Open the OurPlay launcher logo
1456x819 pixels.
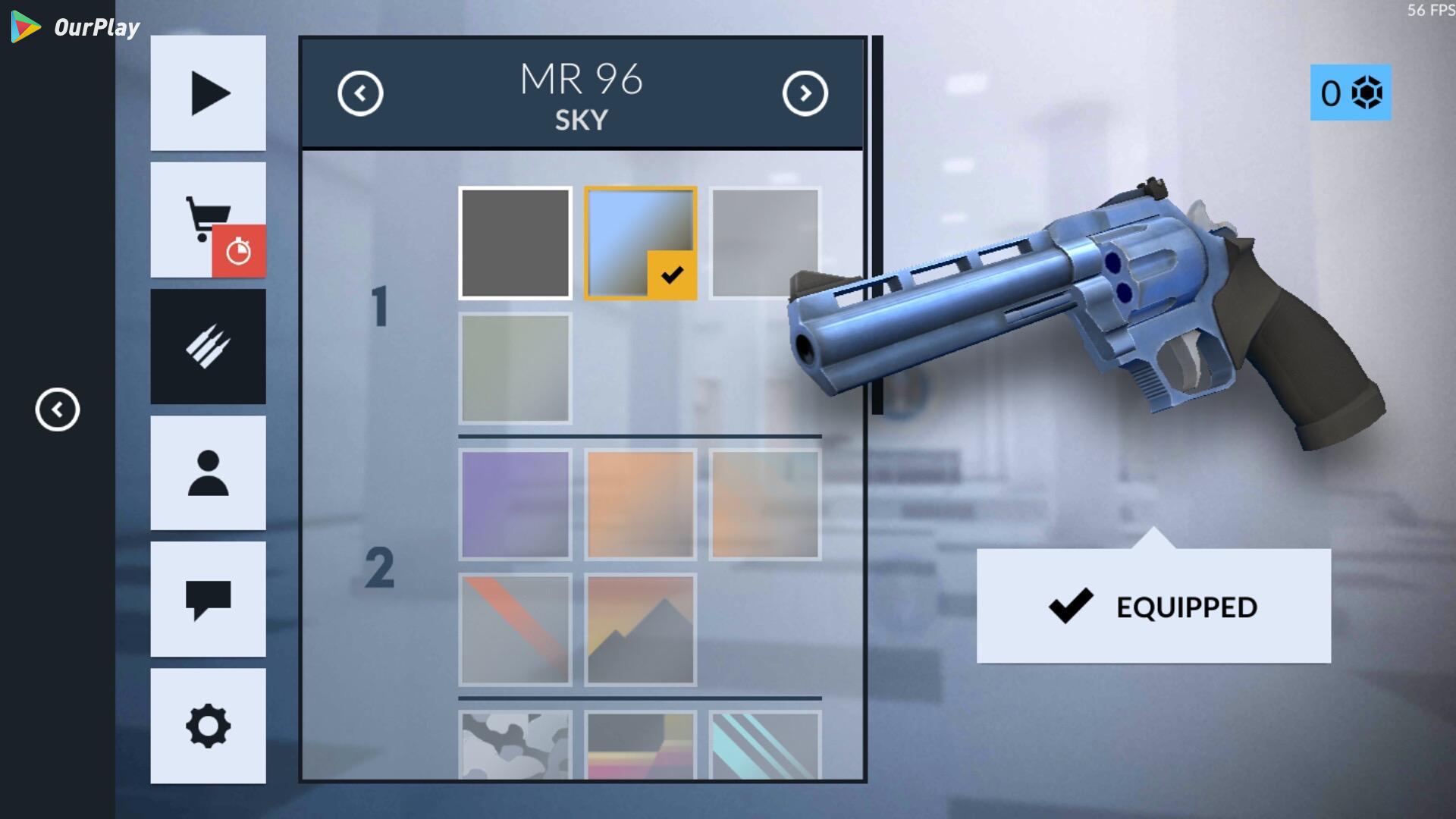(76, 27)
